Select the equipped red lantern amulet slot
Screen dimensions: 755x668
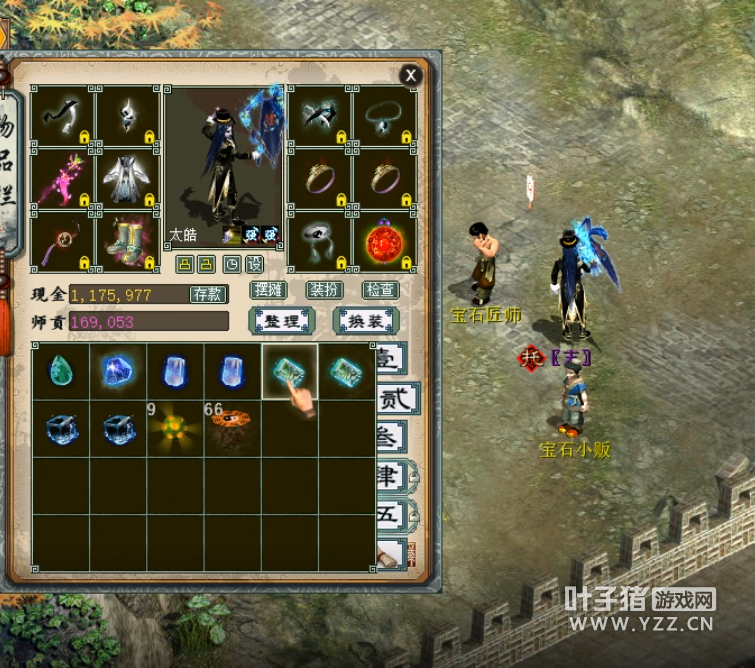point(385,241)
